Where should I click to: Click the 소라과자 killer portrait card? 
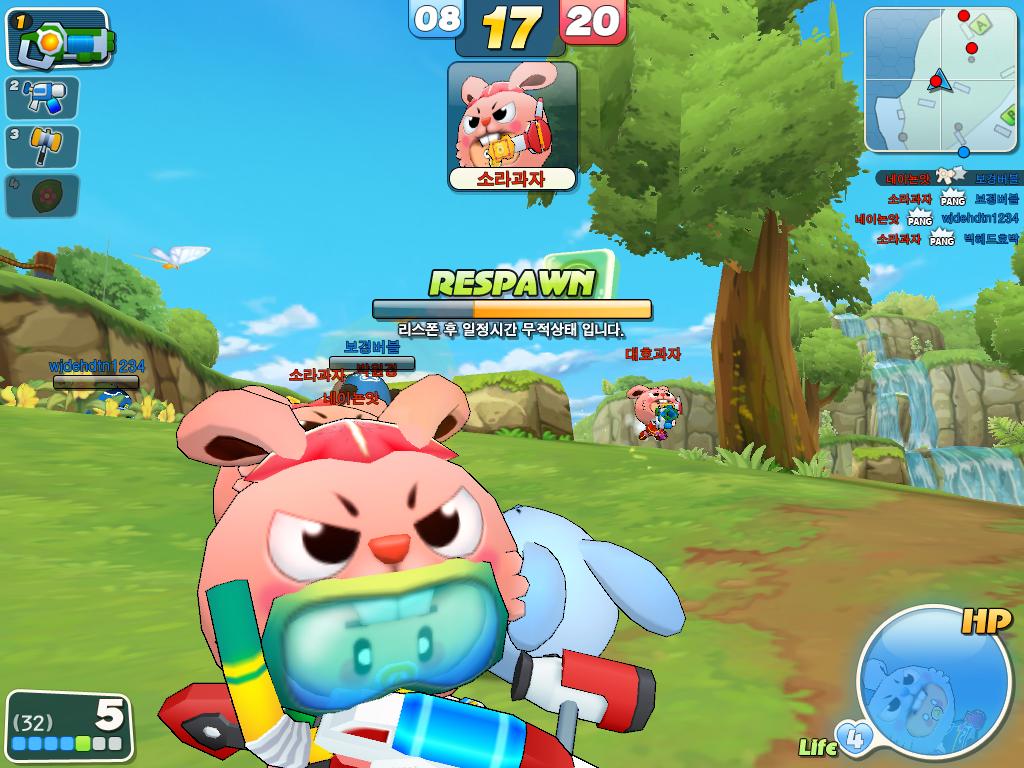[x=512, y=126]
